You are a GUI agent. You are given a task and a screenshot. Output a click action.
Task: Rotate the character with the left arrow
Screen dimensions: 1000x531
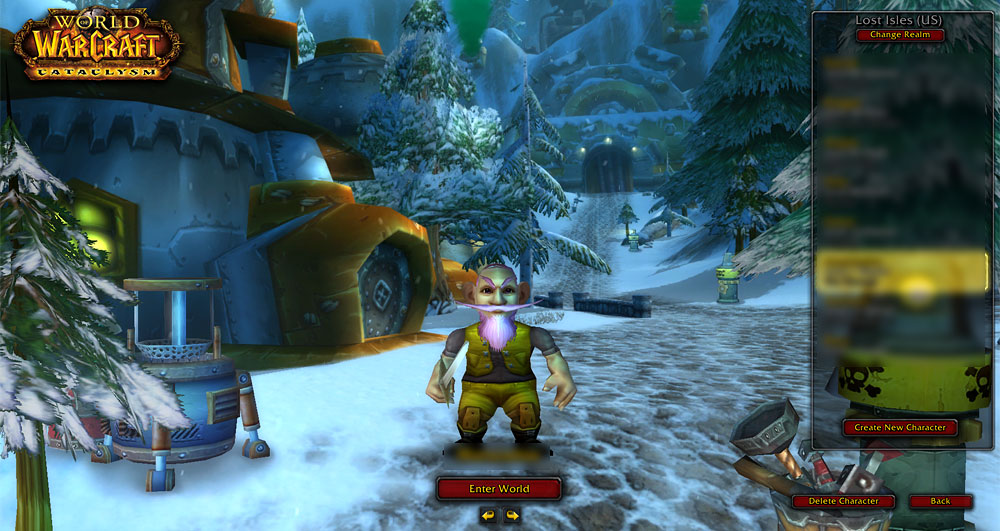[488, 516]
